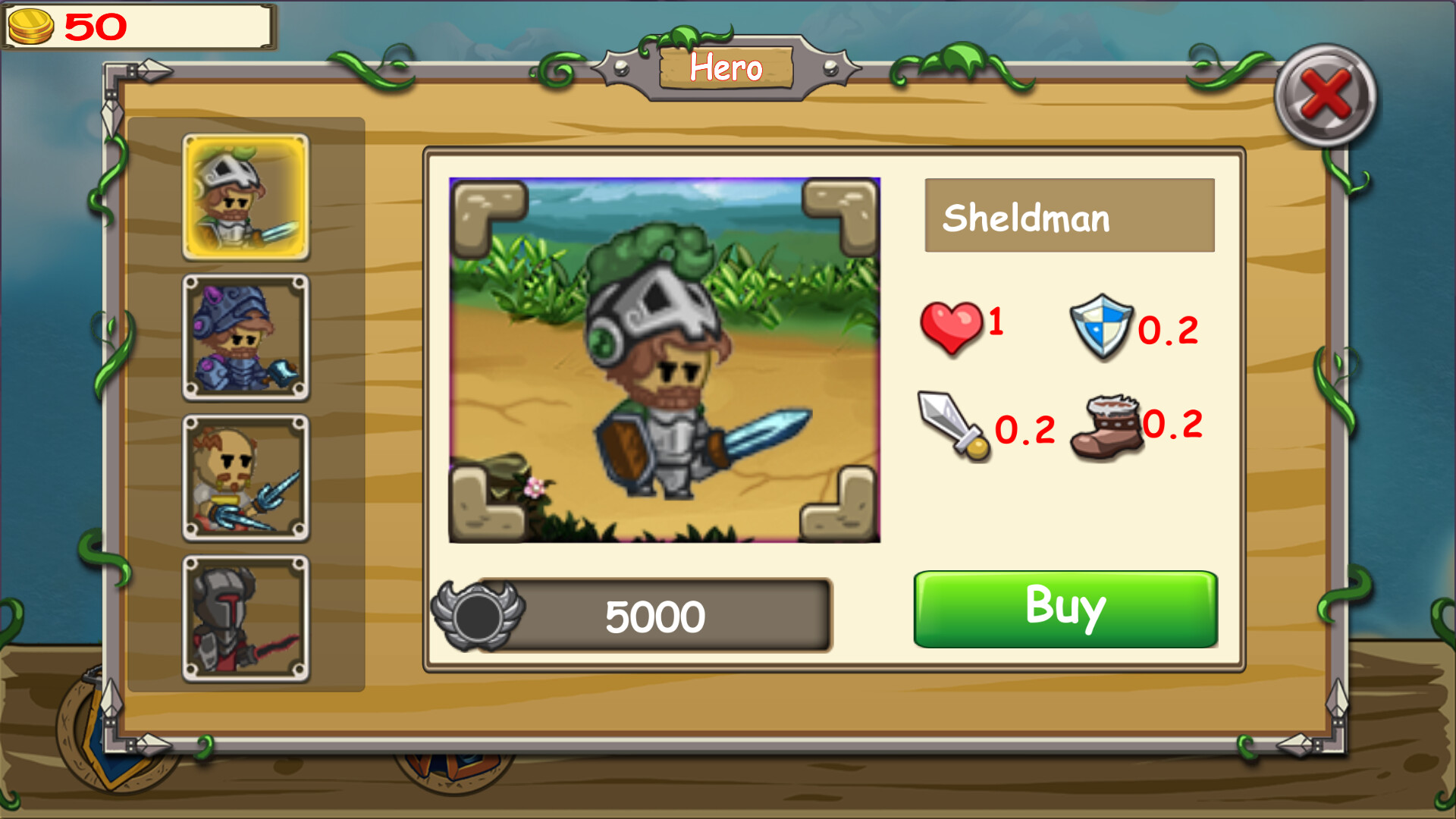Click the Hero tab at the top
Image resolution: width=1456 pixels, height=819 pixels.
point(726,67)
